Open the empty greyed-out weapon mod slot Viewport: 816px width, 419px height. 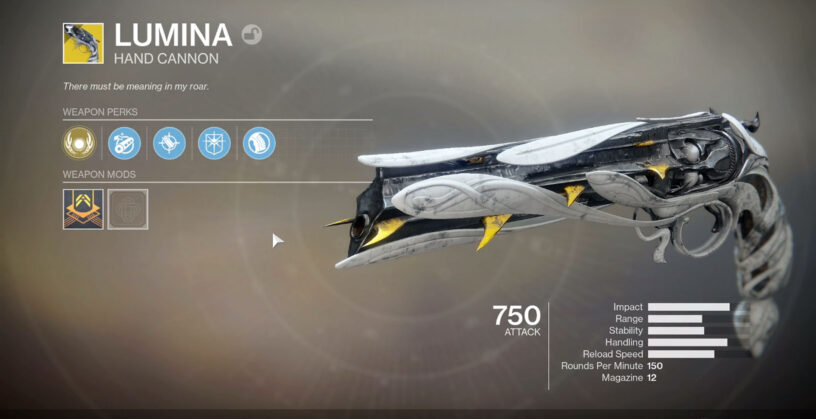point(128,209)
